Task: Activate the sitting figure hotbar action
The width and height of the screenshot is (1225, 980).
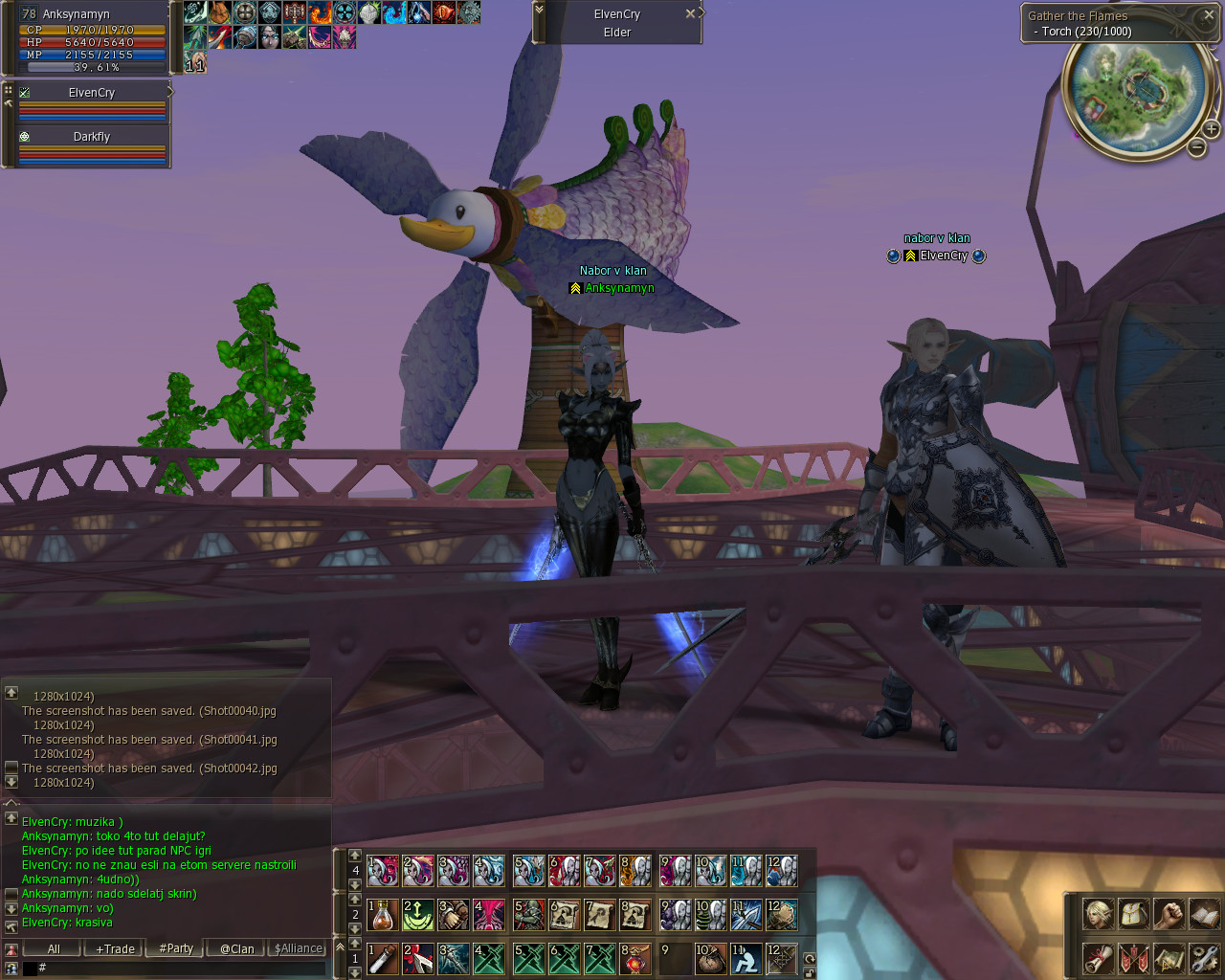Action: tap(746, 958)
